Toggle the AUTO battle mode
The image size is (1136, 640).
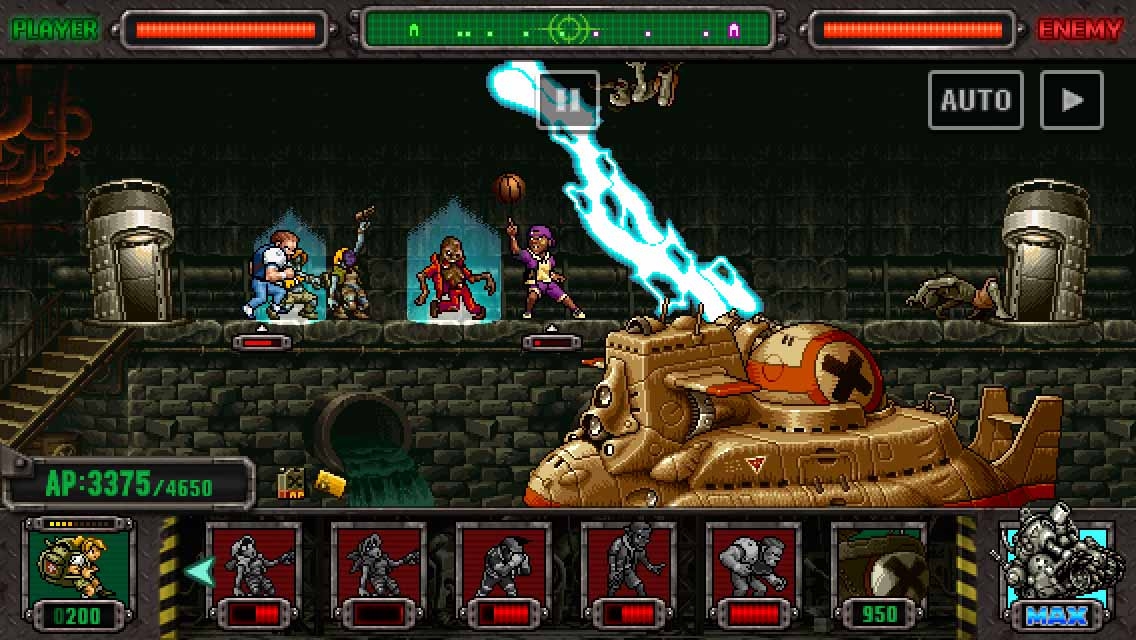point(975,100)
